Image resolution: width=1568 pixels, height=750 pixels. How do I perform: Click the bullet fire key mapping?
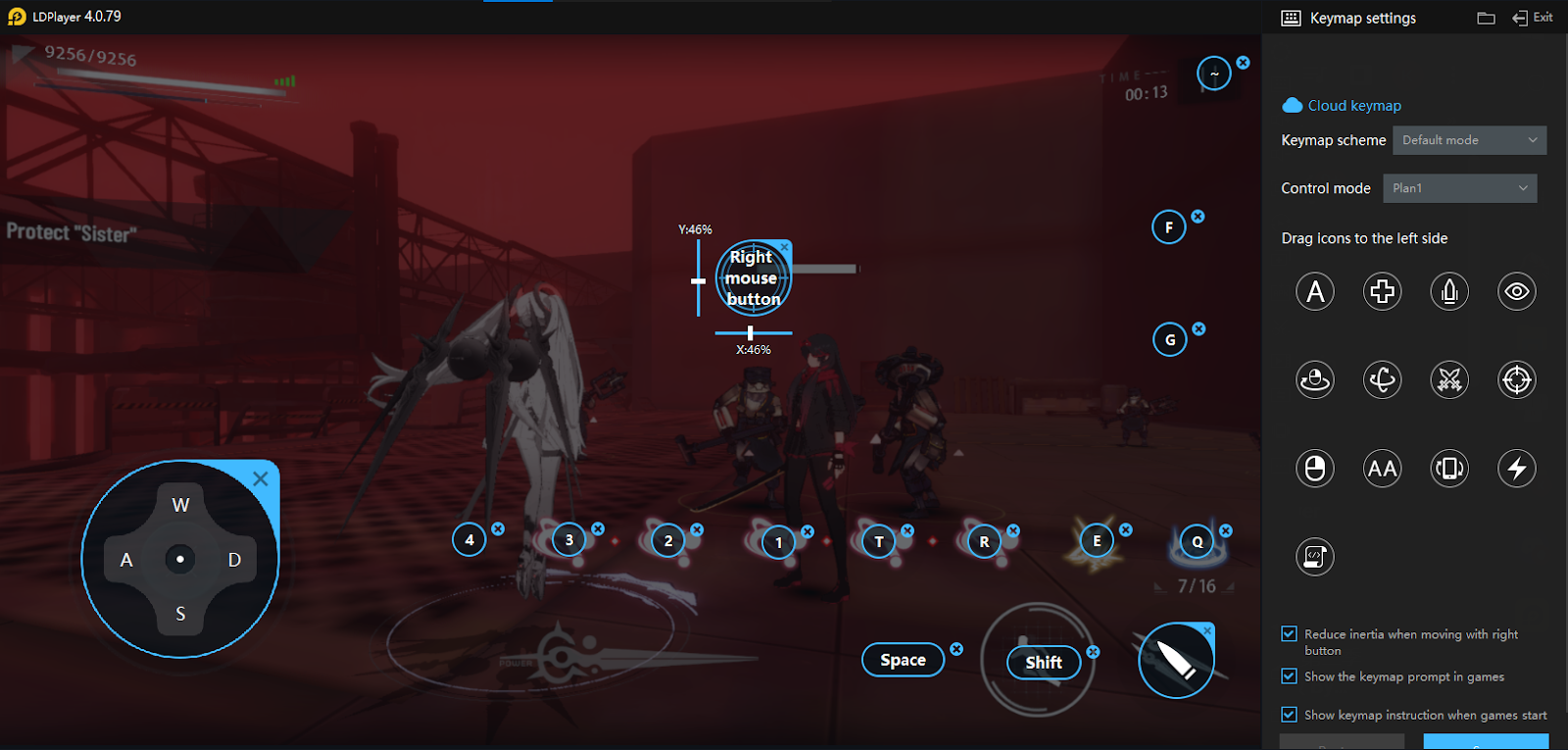[x=1176, y=661]
